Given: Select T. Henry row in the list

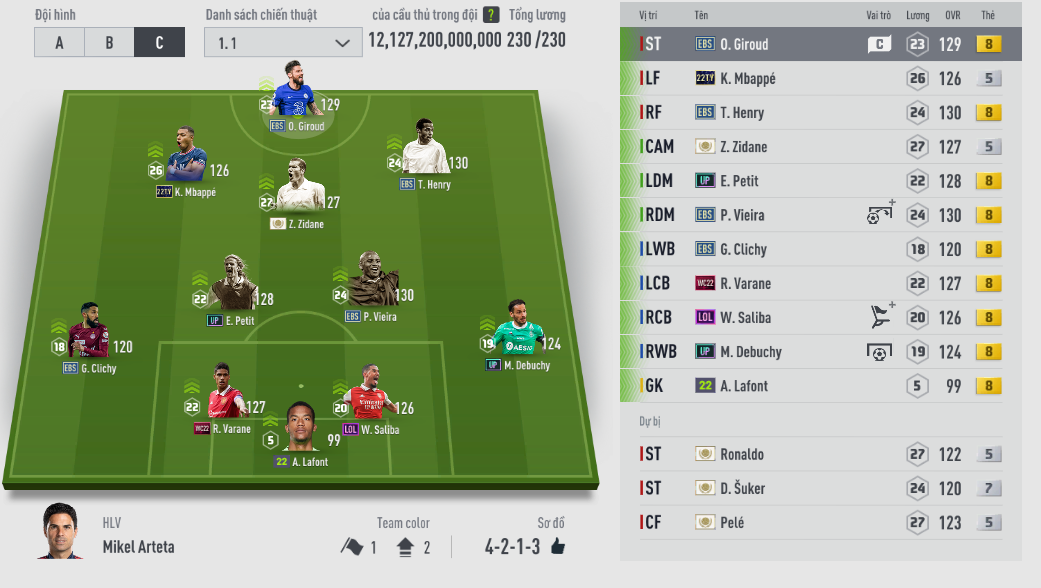Looking at the screenshot, I should click(820, 112).
